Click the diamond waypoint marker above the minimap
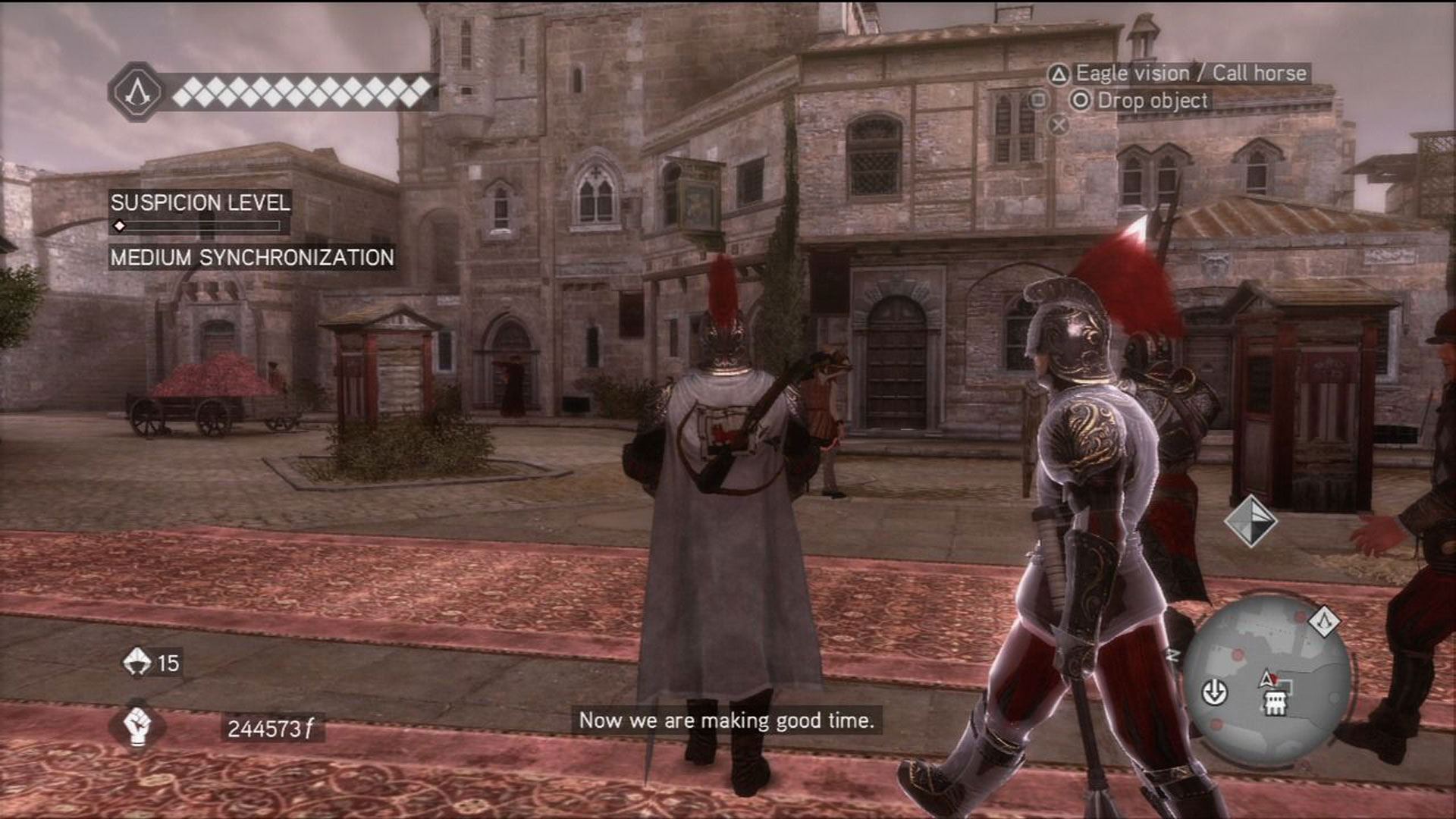Viewport: 1456px width, 819px height. pos(1250,520)
